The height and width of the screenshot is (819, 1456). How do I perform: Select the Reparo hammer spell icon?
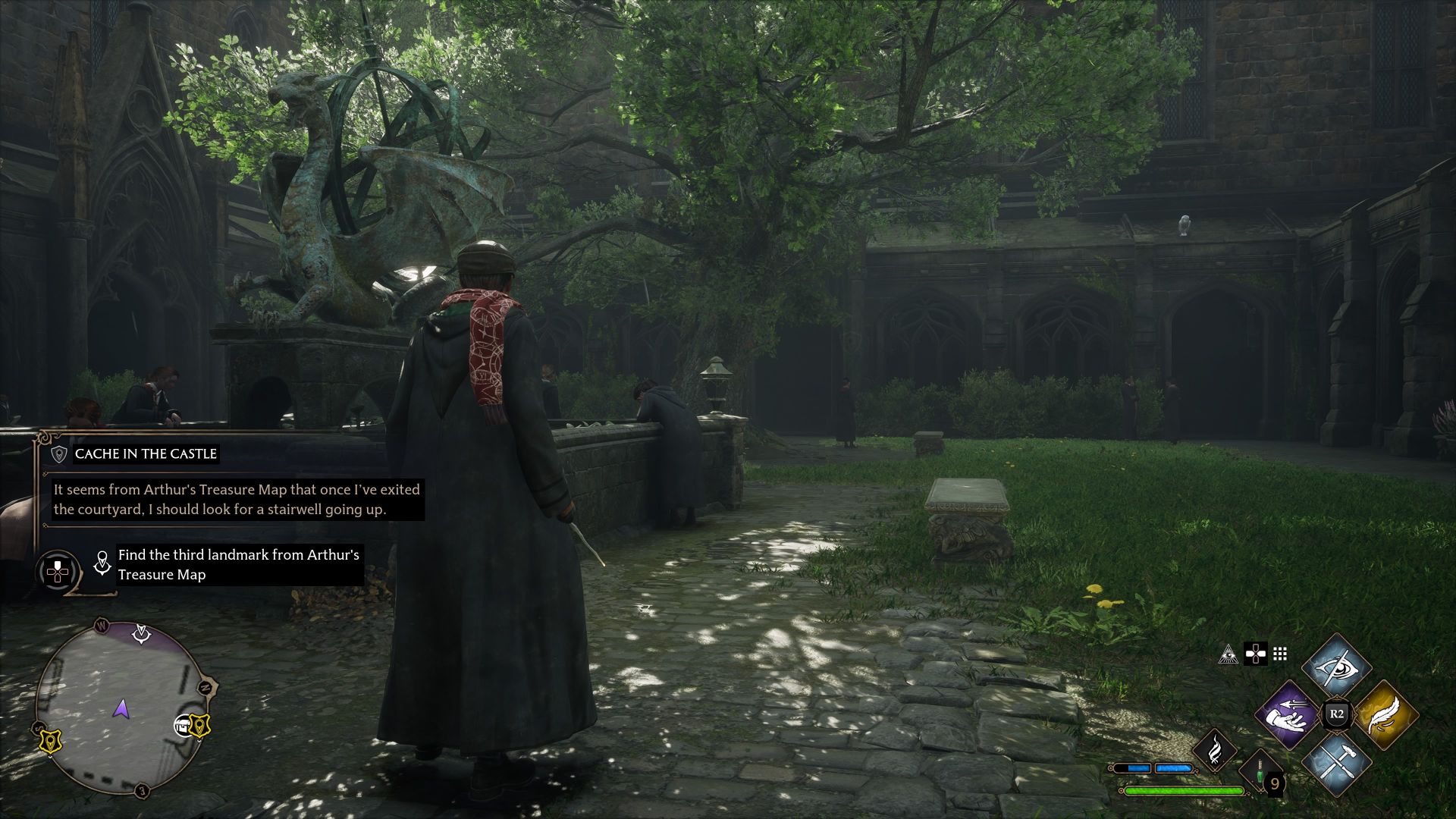tap(1336, 761)
